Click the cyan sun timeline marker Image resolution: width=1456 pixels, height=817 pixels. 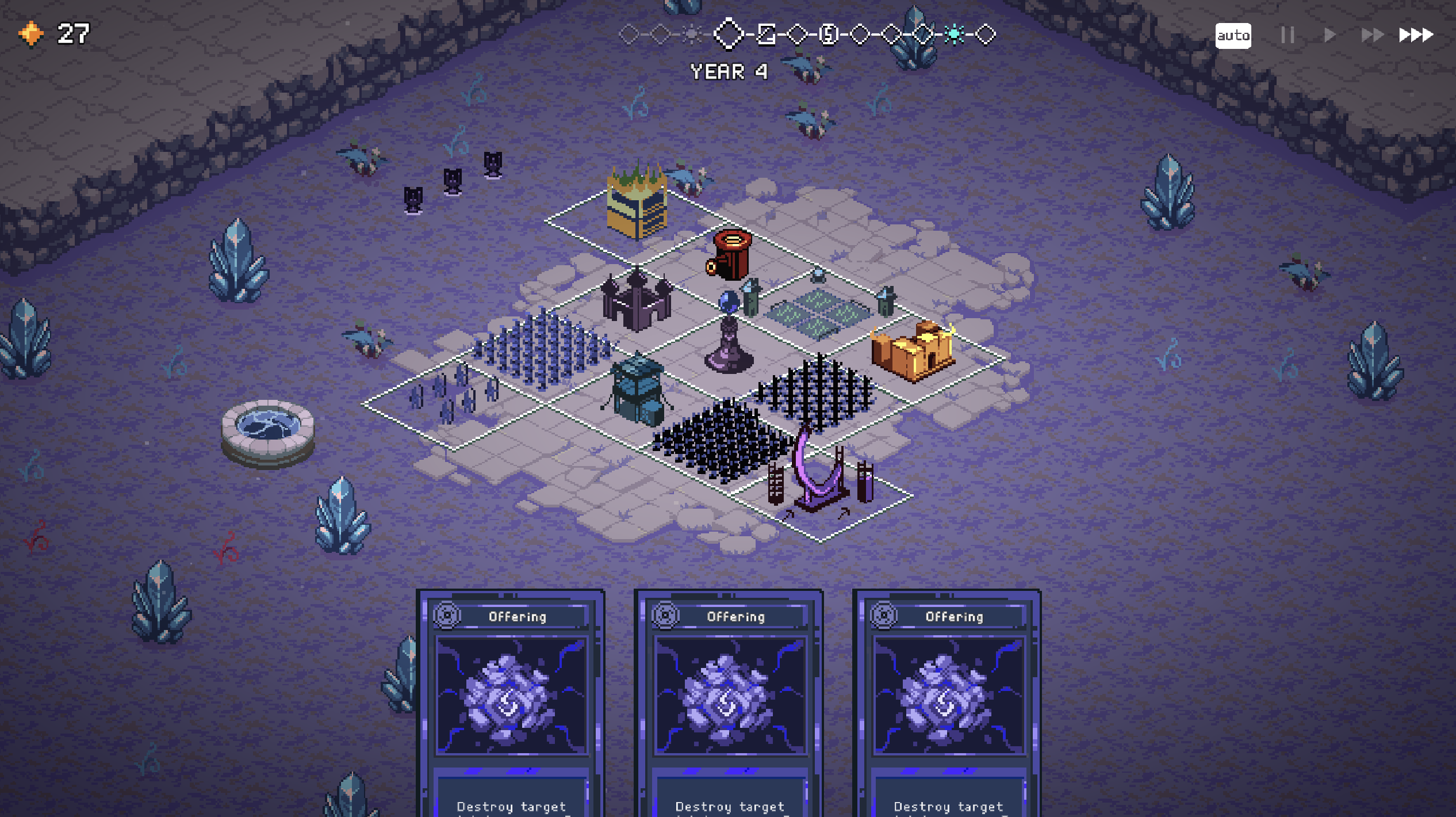click(x=955, y=35)
